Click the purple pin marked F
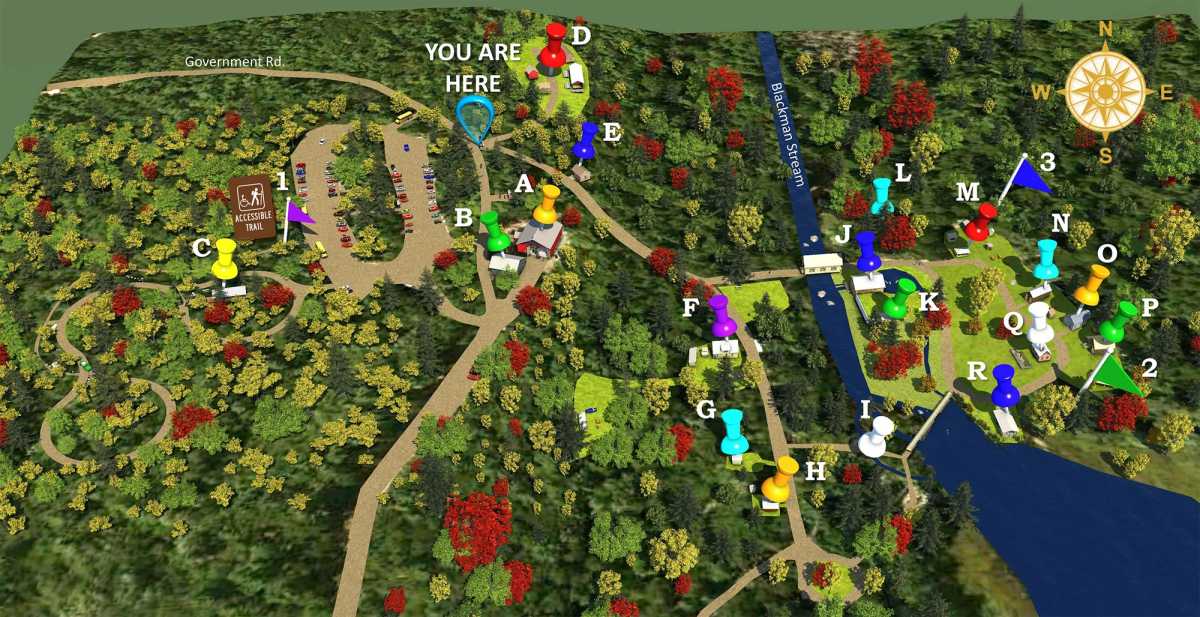 (x=722, y=315)
